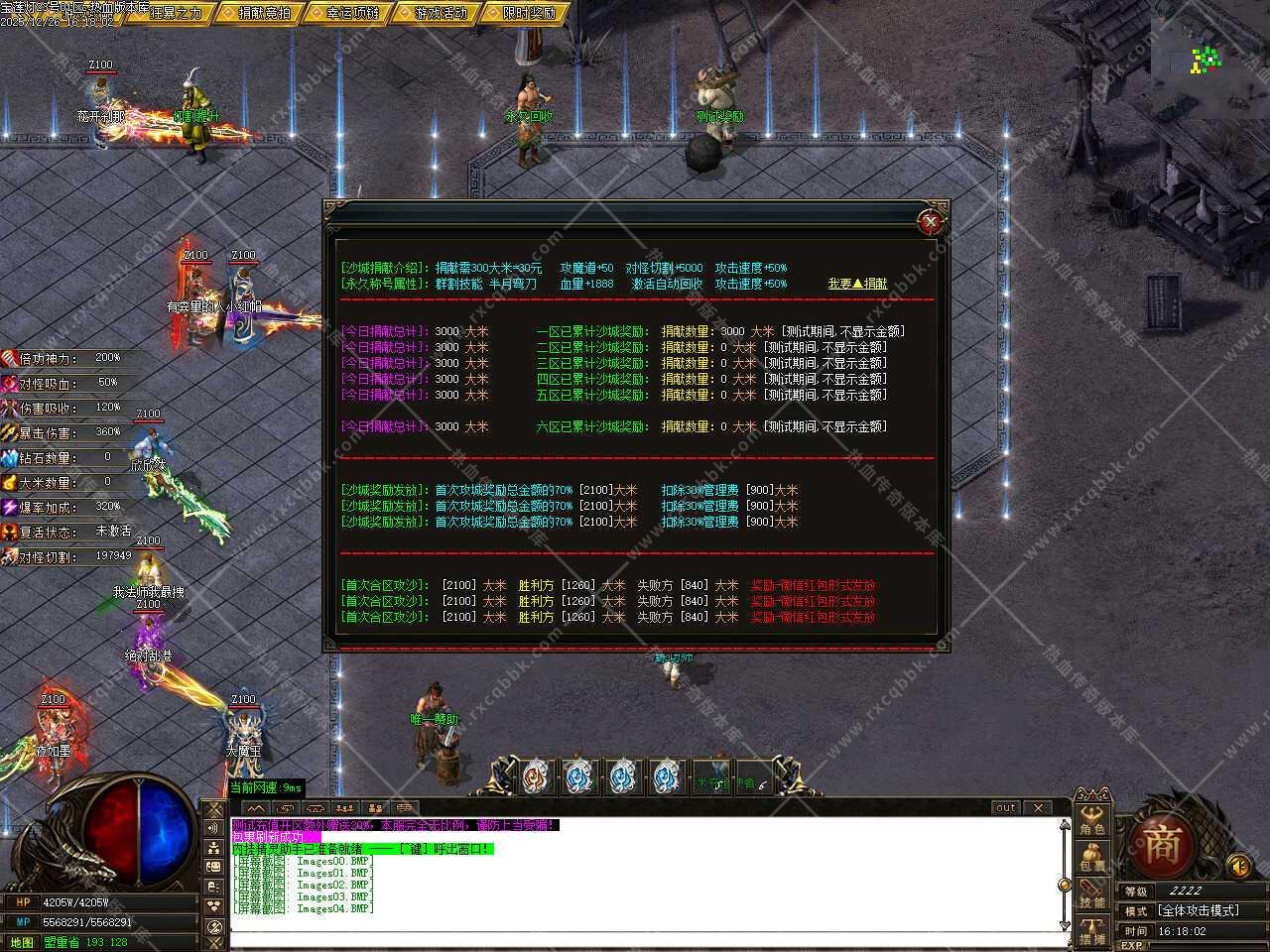This screenshot has height=952, width=1270.
Task: Select the first chat channel tab
Action: tap(255, 807)
